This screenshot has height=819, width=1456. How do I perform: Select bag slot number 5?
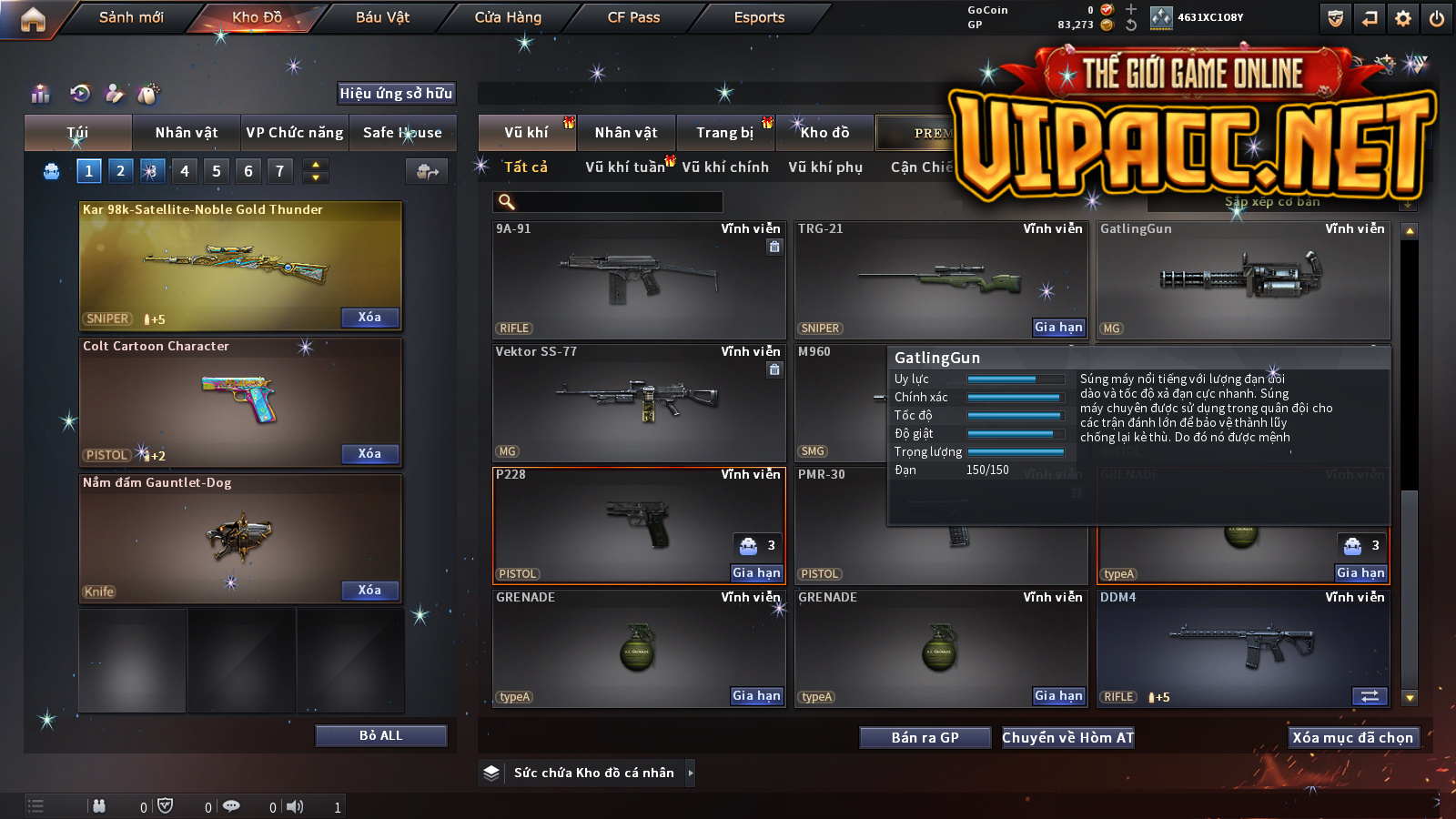point(217,171)
